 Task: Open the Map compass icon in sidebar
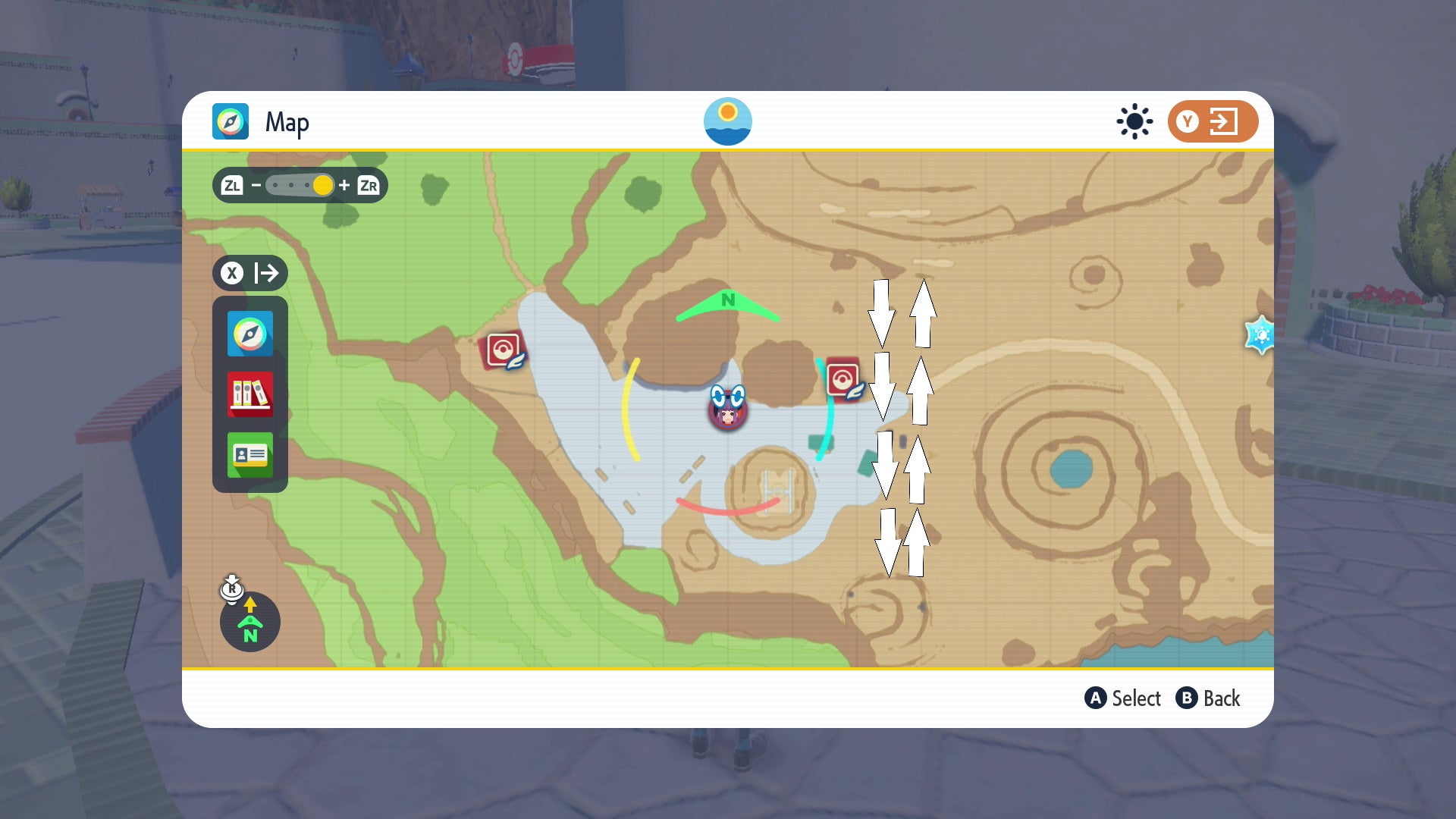click(250, 334)
